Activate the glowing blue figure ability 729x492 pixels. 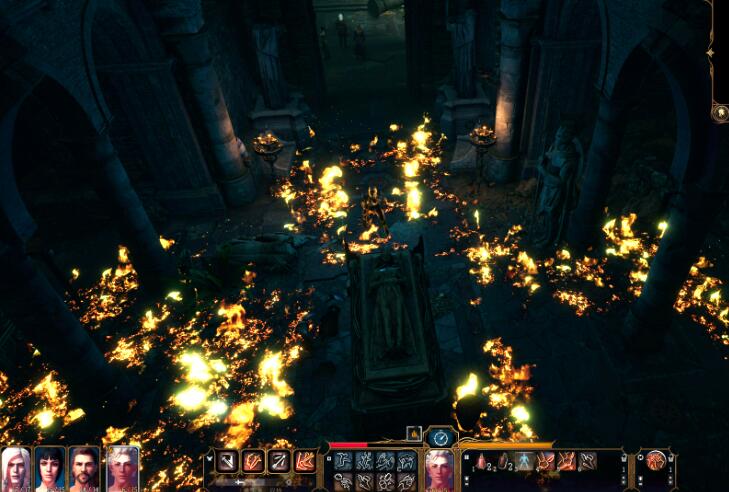point(524,461)
